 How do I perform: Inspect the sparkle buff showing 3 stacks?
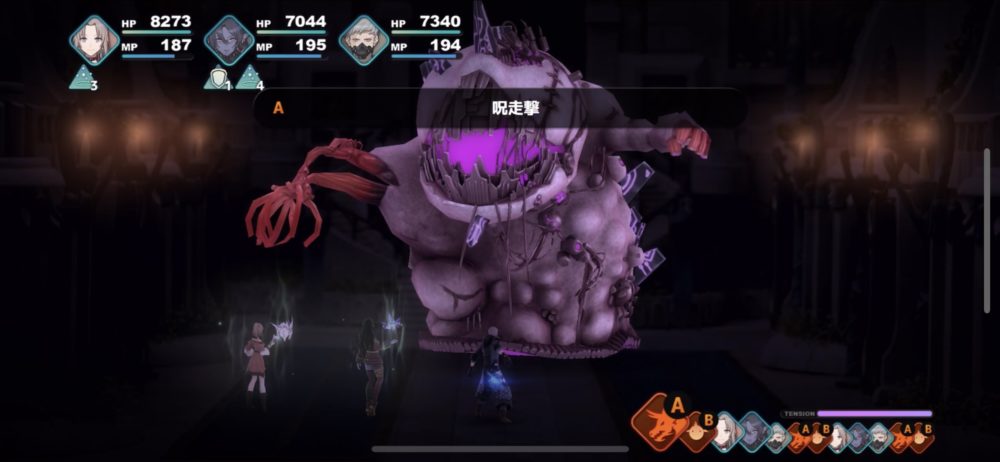point(82,77)
